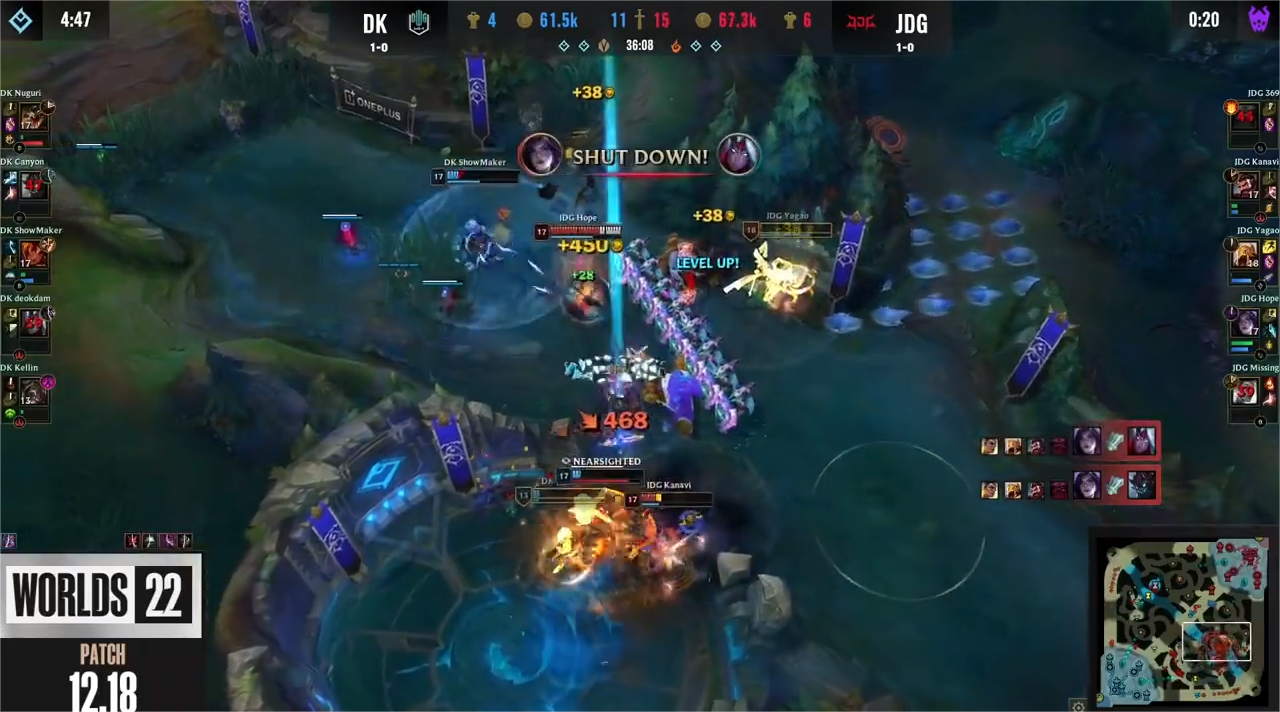Select DK Canyon's champion portrait
This screenshot has width=1280, height=712.
[x=33, y=185]
